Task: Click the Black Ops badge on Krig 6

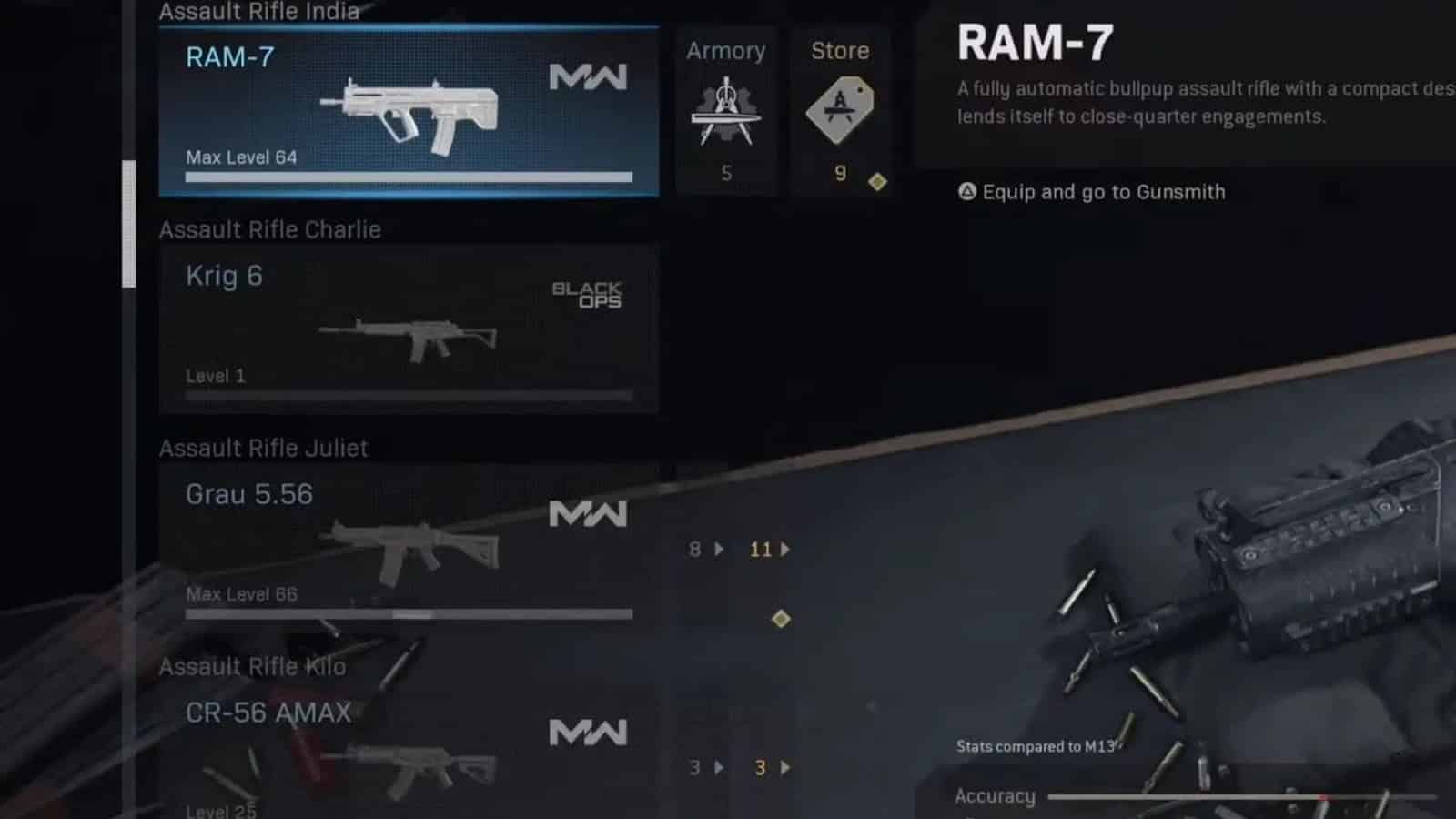Action: 586,293
